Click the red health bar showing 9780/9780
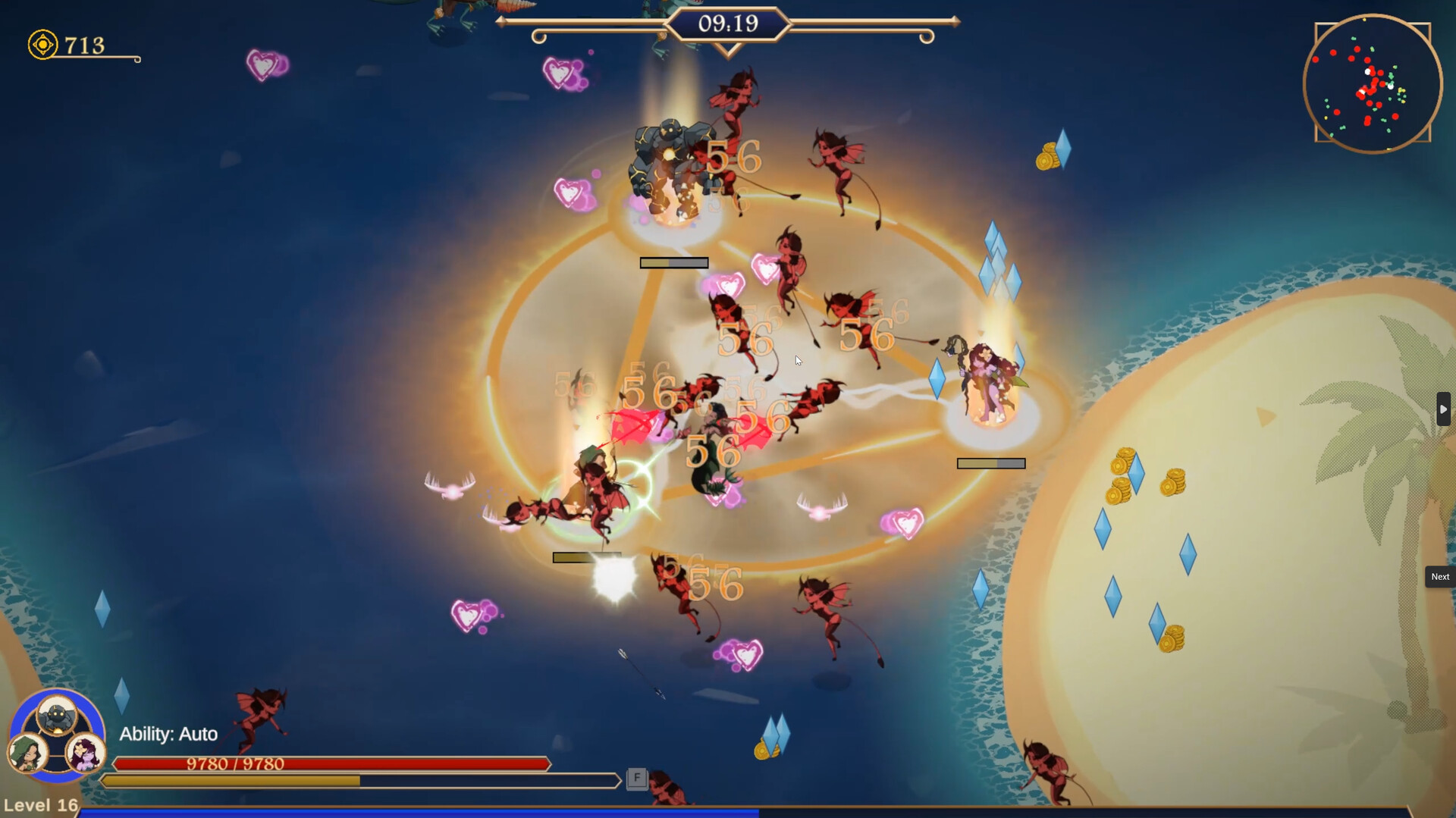Viewport: 1456px width, 818px height. [326, 764]
